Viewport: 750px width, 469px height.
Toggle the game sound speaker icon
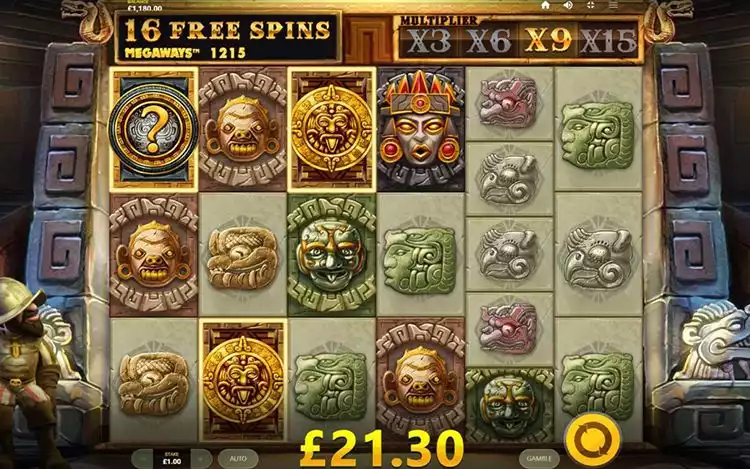pyautogui.click(x=567, y=5)
